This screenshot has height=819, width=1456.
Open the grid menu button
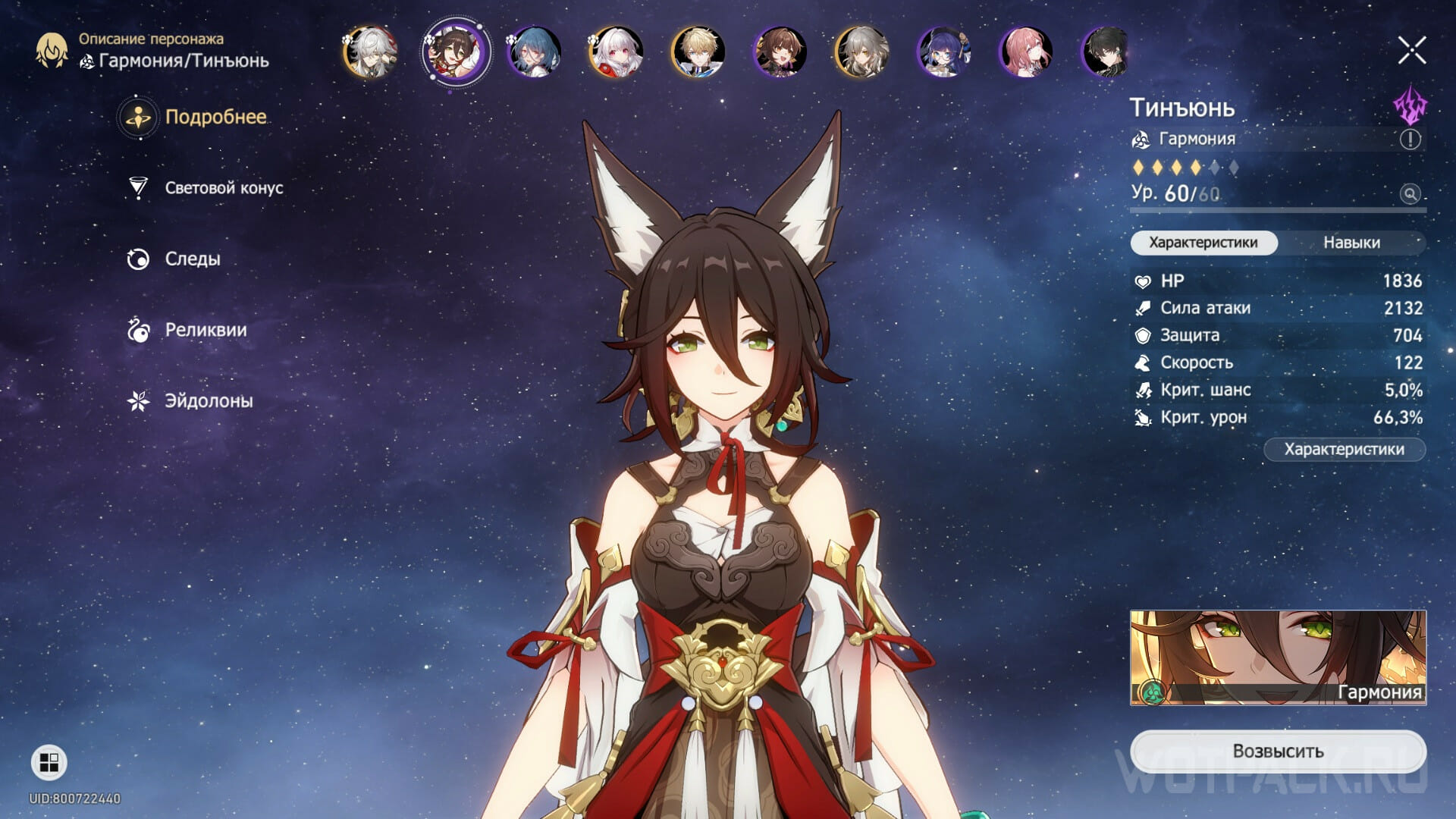(49, 762)
